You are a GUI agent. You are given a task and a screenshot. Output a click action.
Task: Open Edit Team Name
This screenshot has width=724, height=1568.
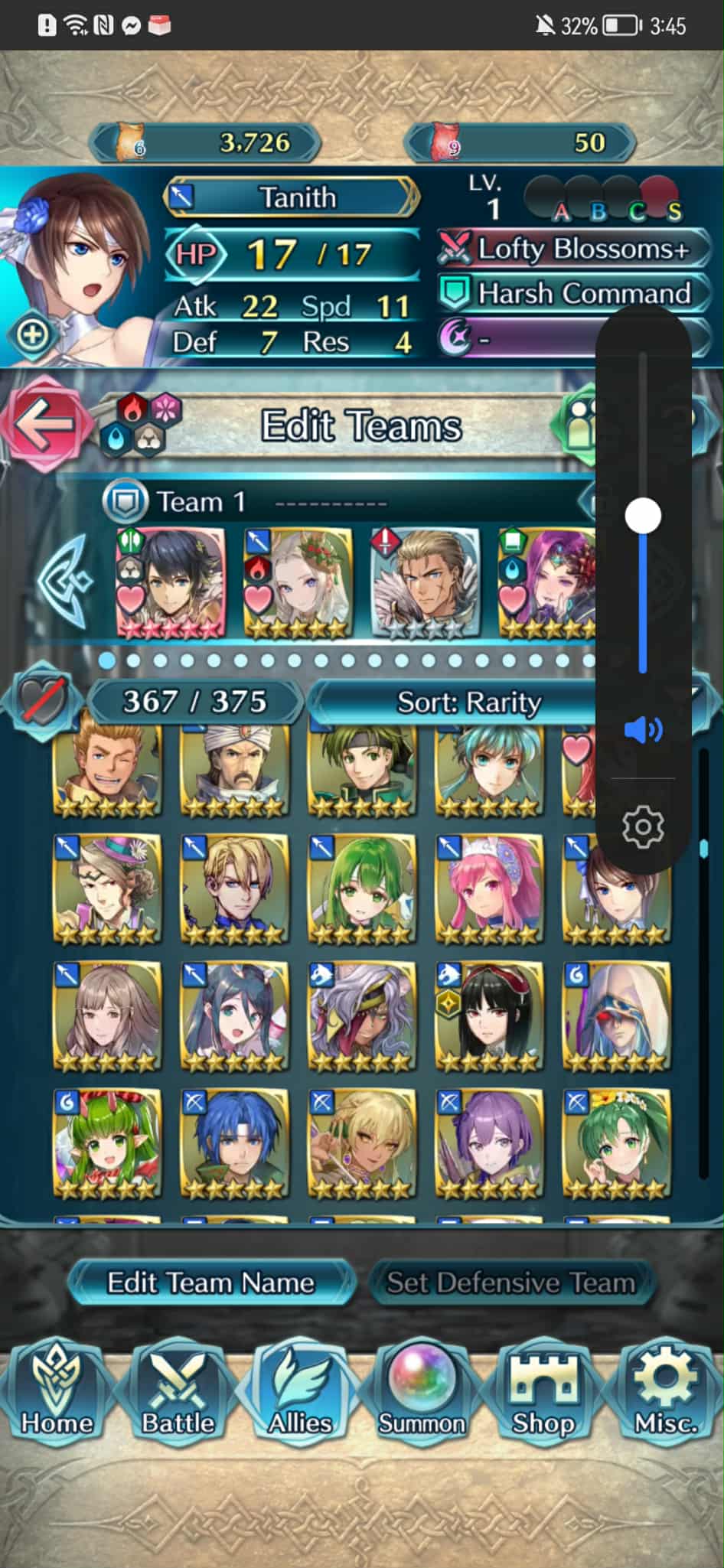(210, 1283)
